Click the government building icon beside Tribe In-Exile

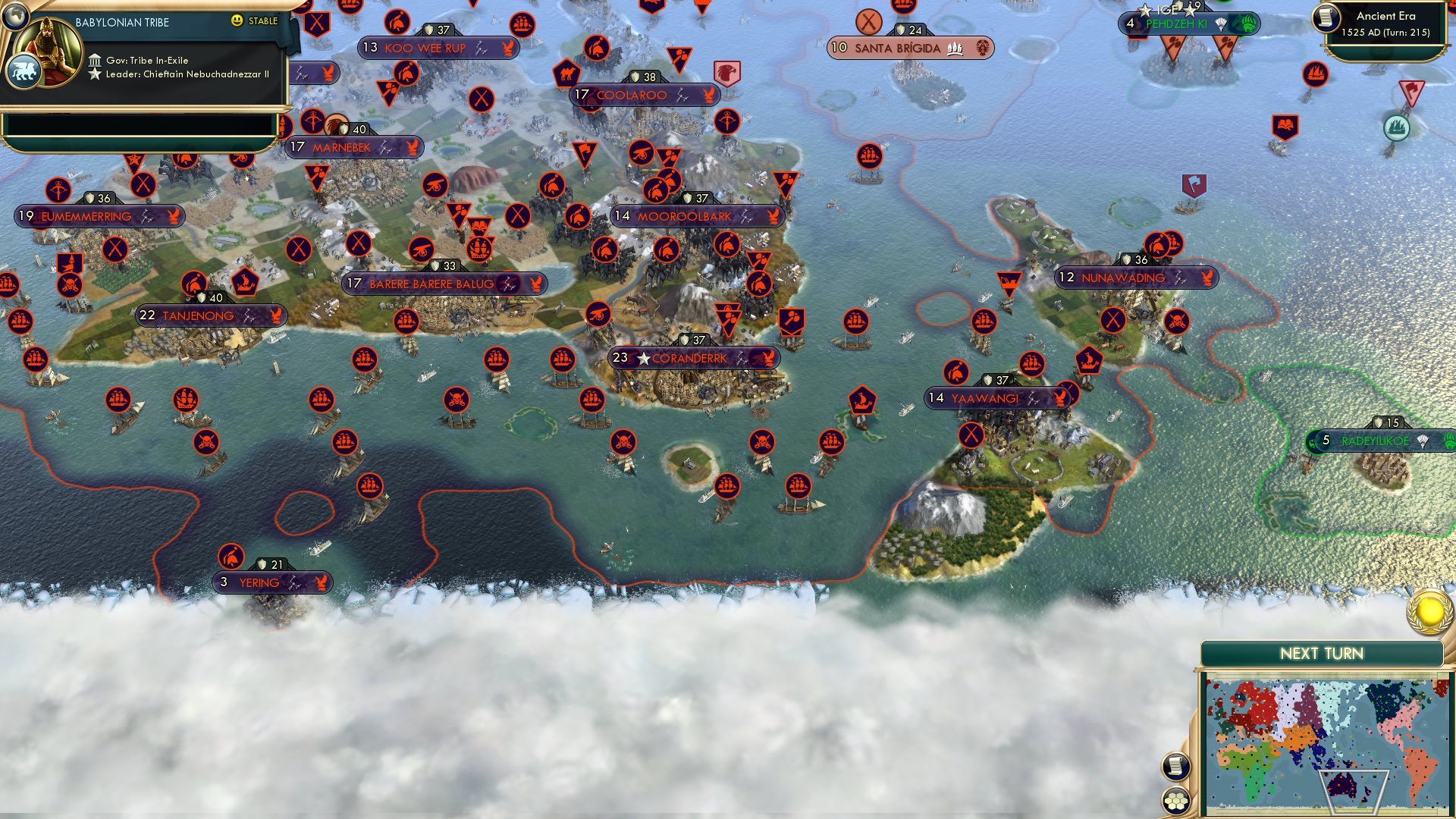(x=96, y=59)
